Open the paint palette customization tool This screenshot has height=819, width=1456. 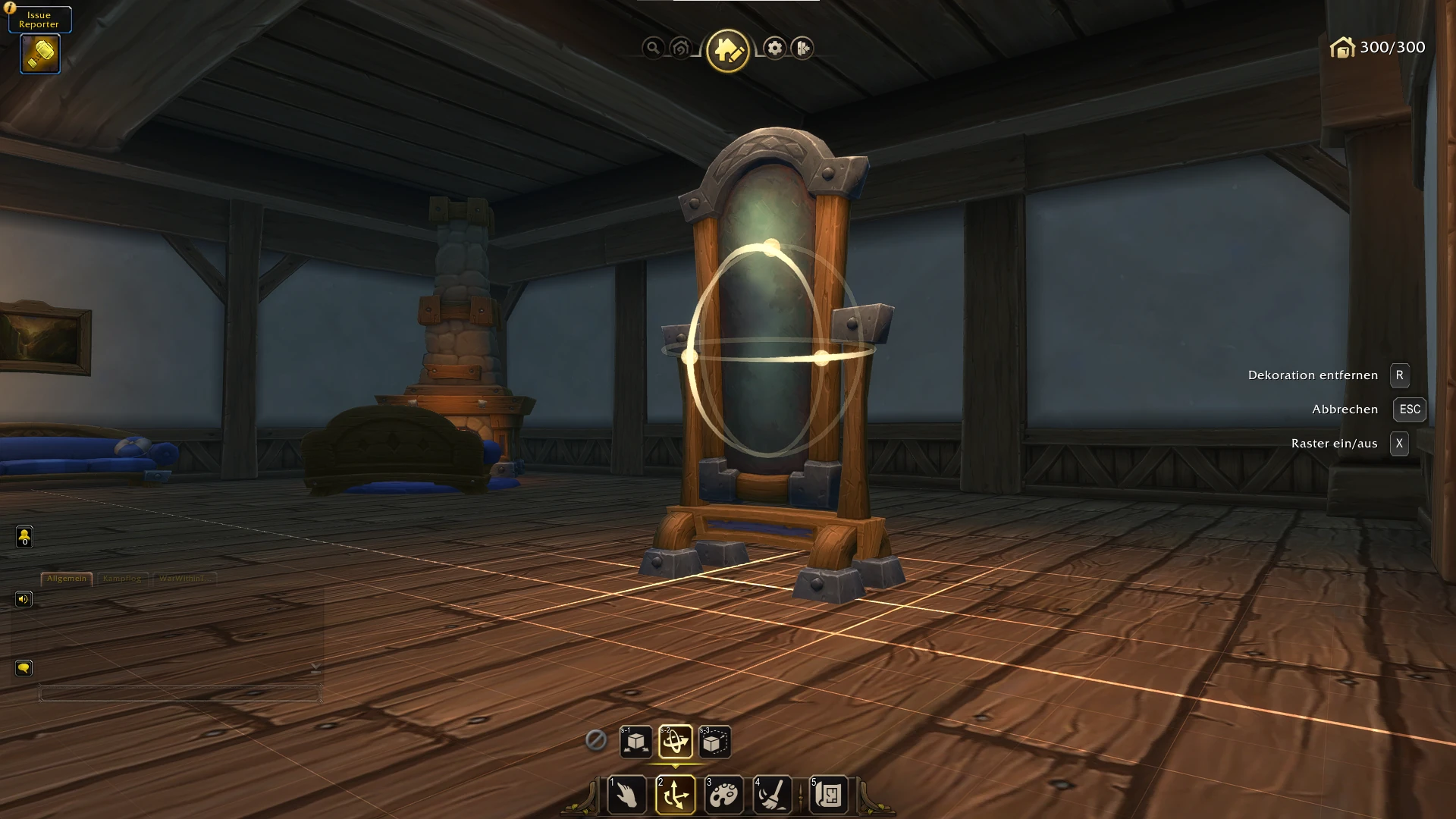(723, 794)
